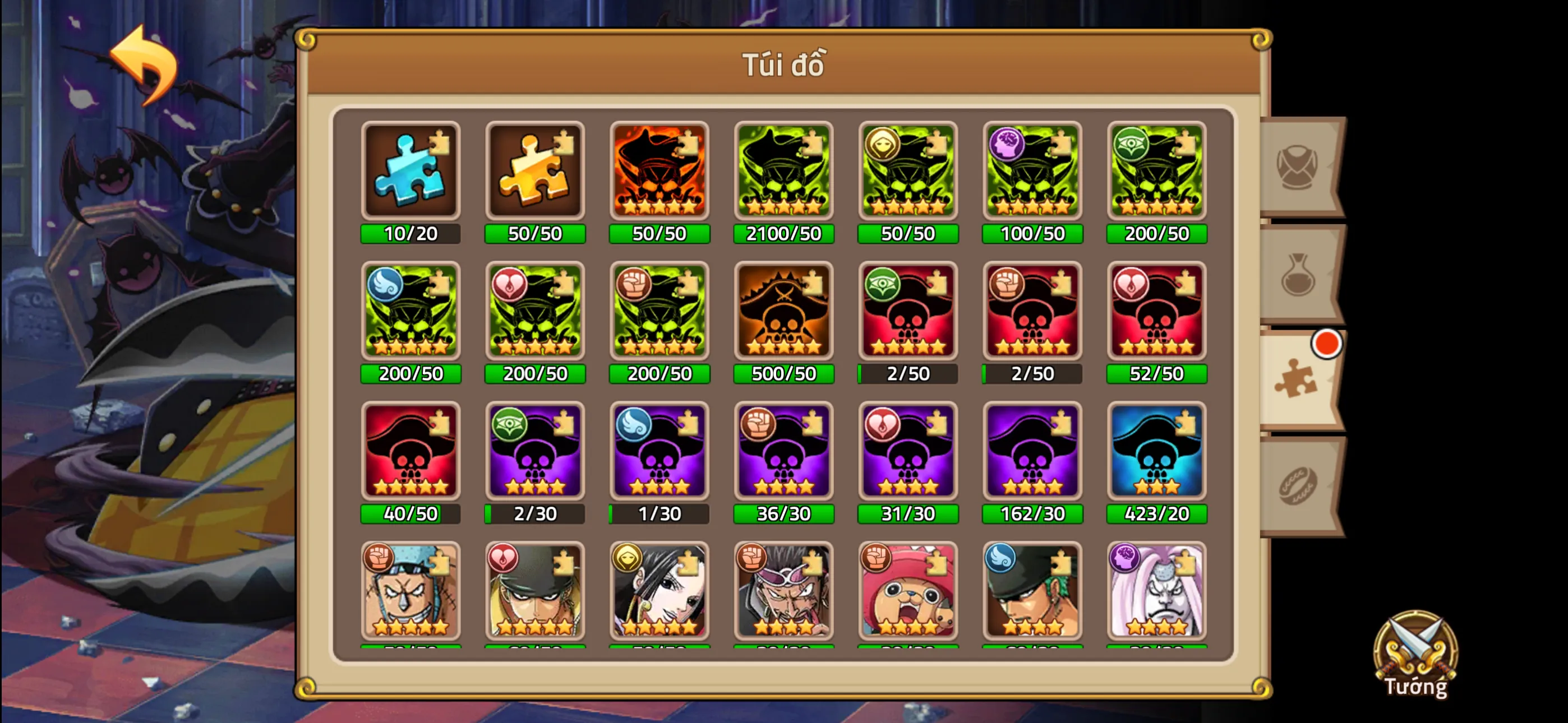The width and height of the screenshot is (1568, 723).
Task: Select the Boa Hancock character fragment
Action: pos(659,594)
